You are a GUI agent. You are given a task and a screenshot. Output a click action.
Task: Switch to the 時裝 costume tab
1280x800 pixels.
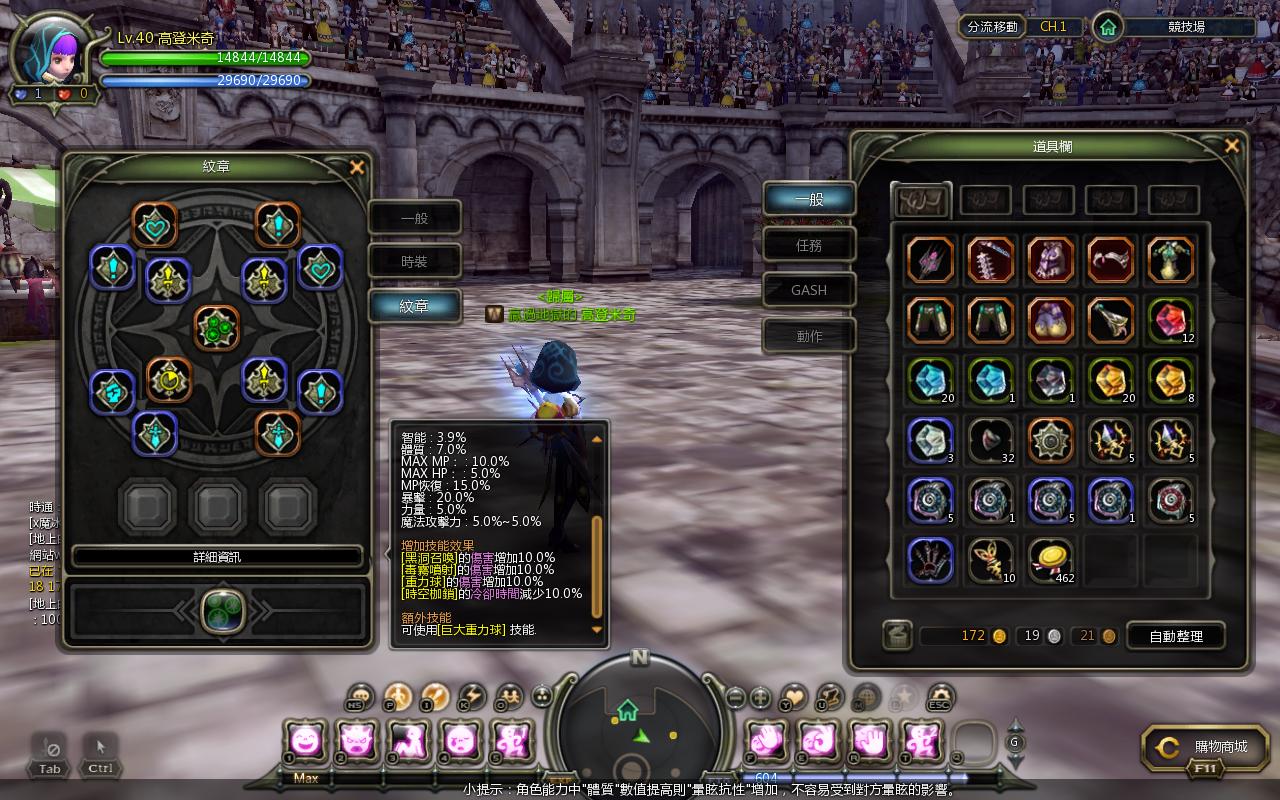(x=415, y=262)
